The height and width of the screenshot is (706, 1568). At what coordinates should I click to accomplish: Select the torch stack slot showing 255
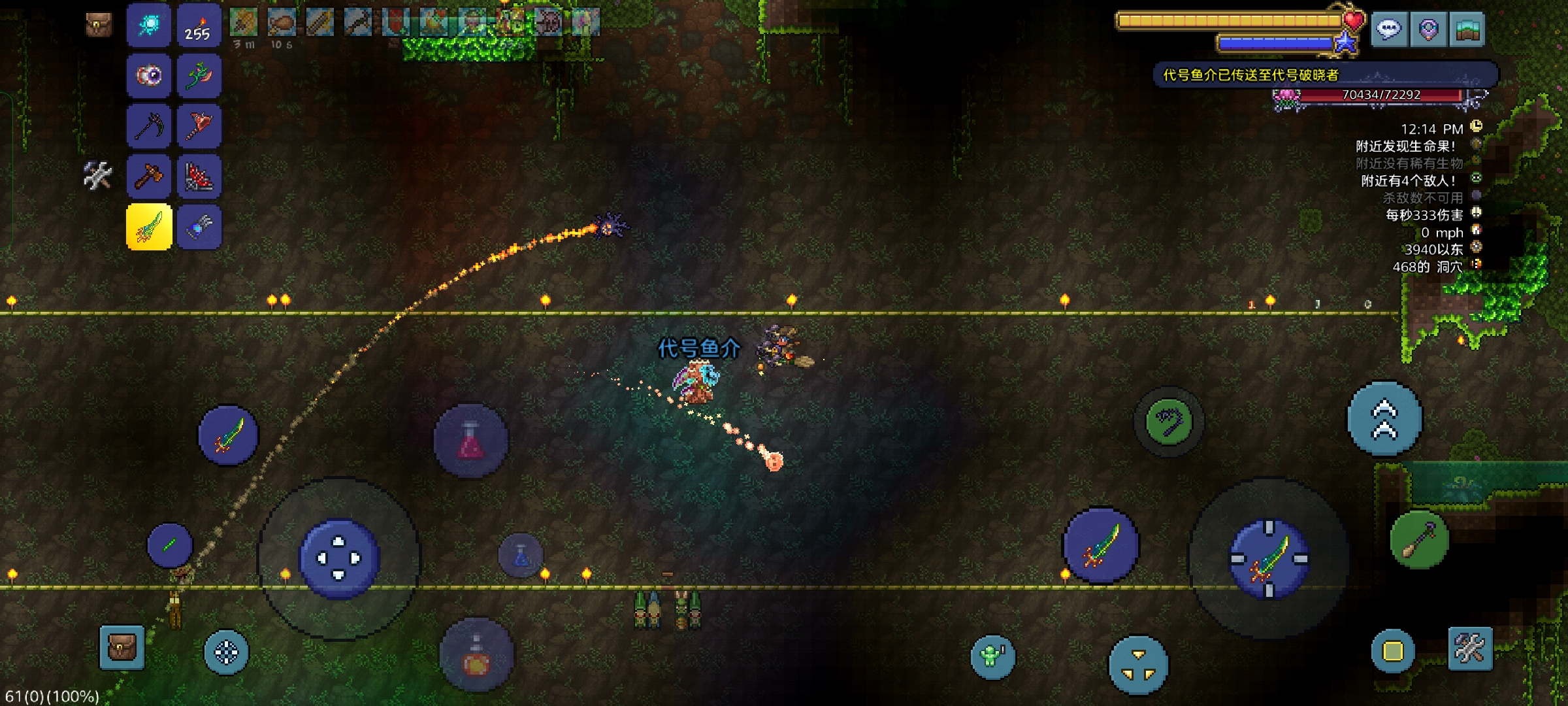[x=198, y=26]
